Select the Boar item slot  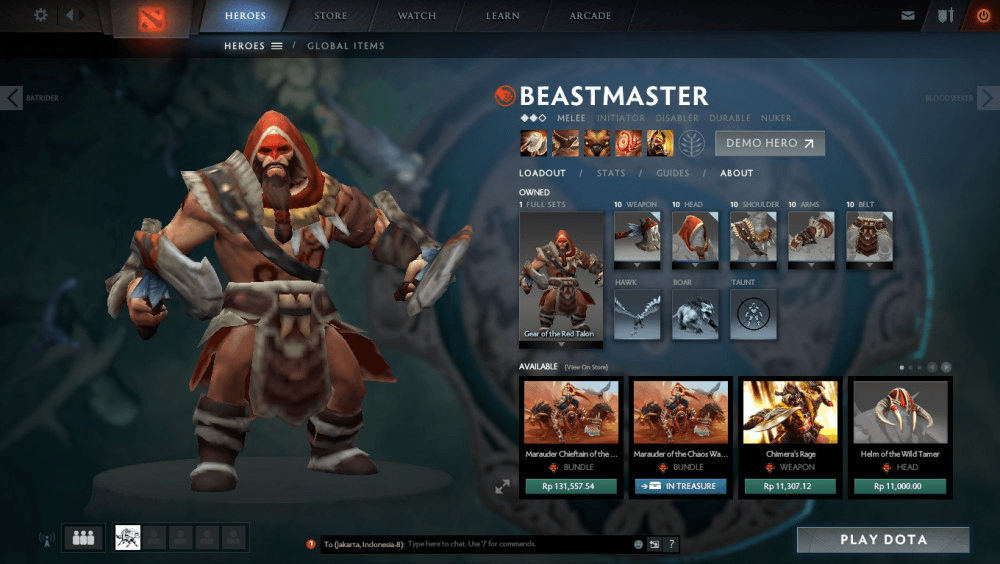[x=696, y=314]
